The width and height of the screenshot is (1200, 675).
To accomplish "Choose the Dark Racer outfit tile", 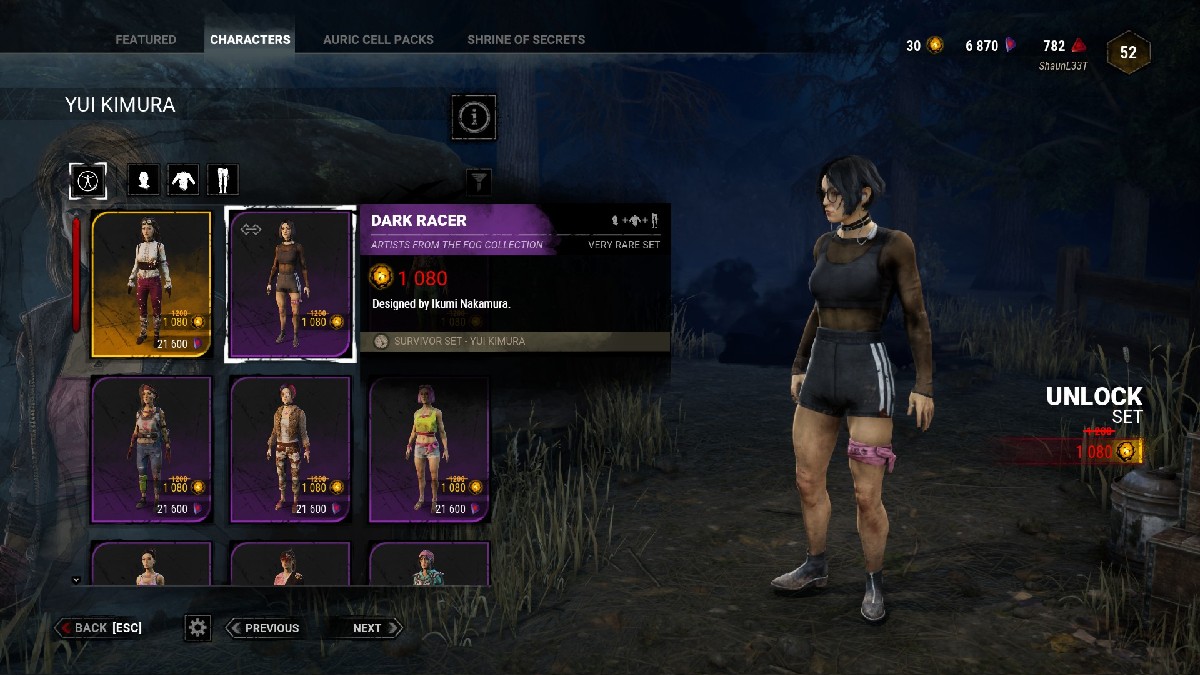I will (x=290, y=284).
